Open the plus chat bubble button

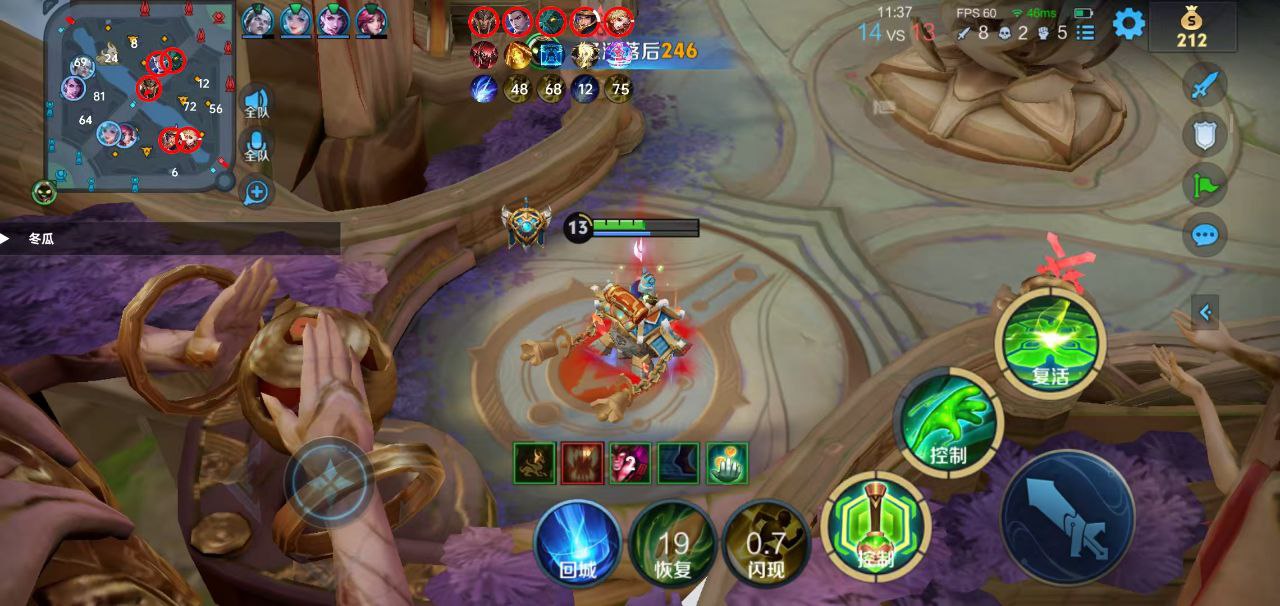pyautogui.click(x=257, y=192)
